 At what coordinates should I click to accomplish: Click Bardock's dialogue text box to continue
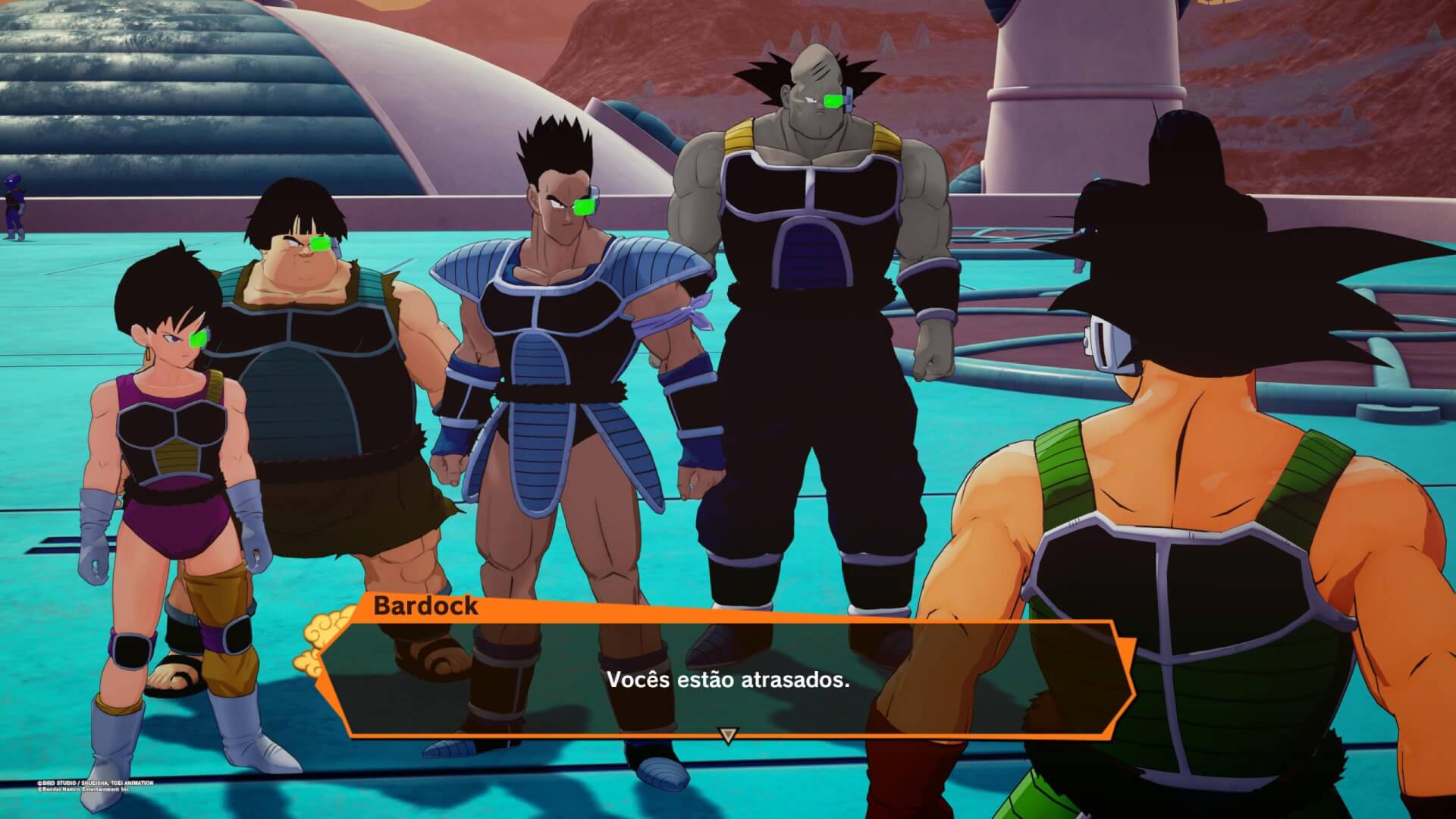click(x=726, y=679)
